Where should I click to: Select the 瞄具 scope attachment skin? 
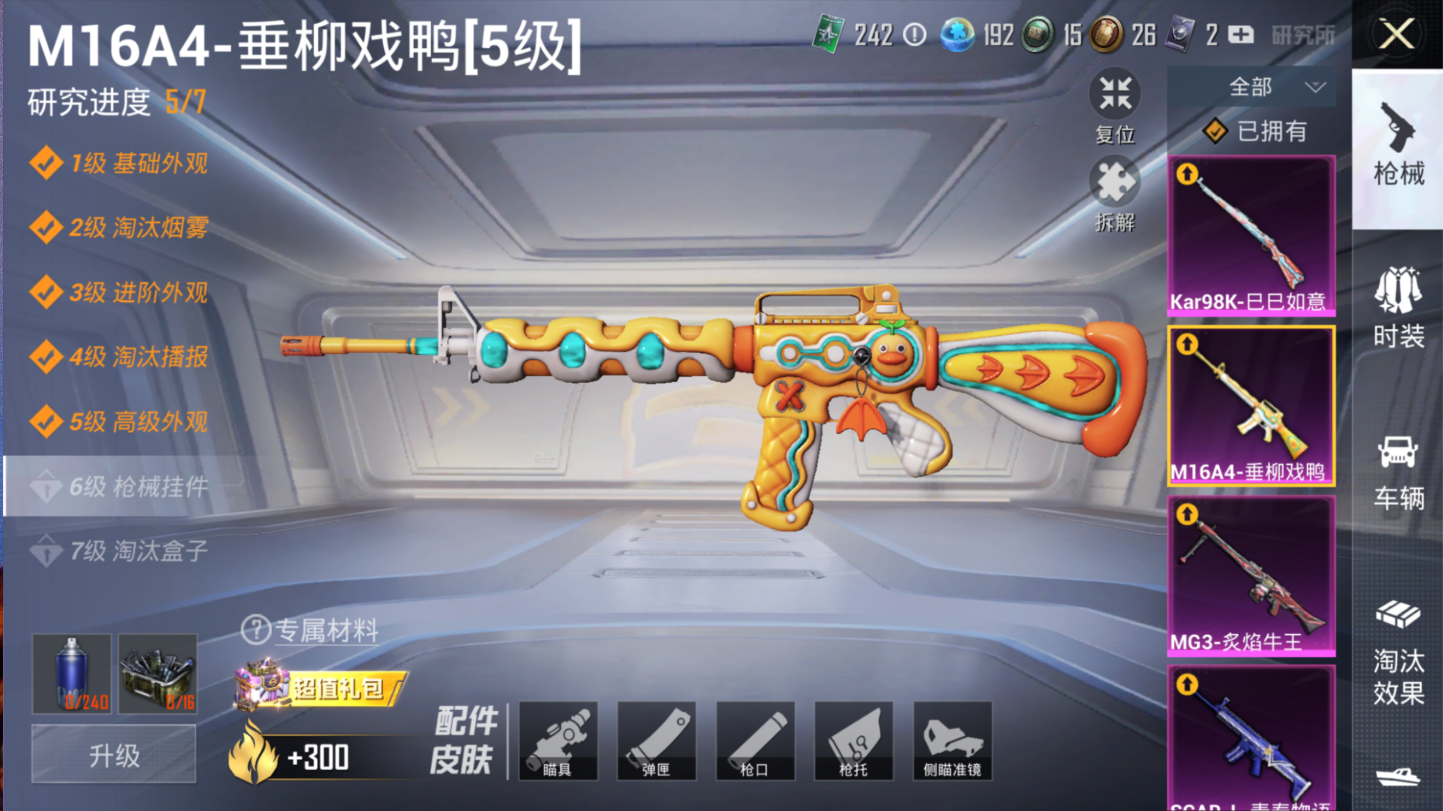558,741
